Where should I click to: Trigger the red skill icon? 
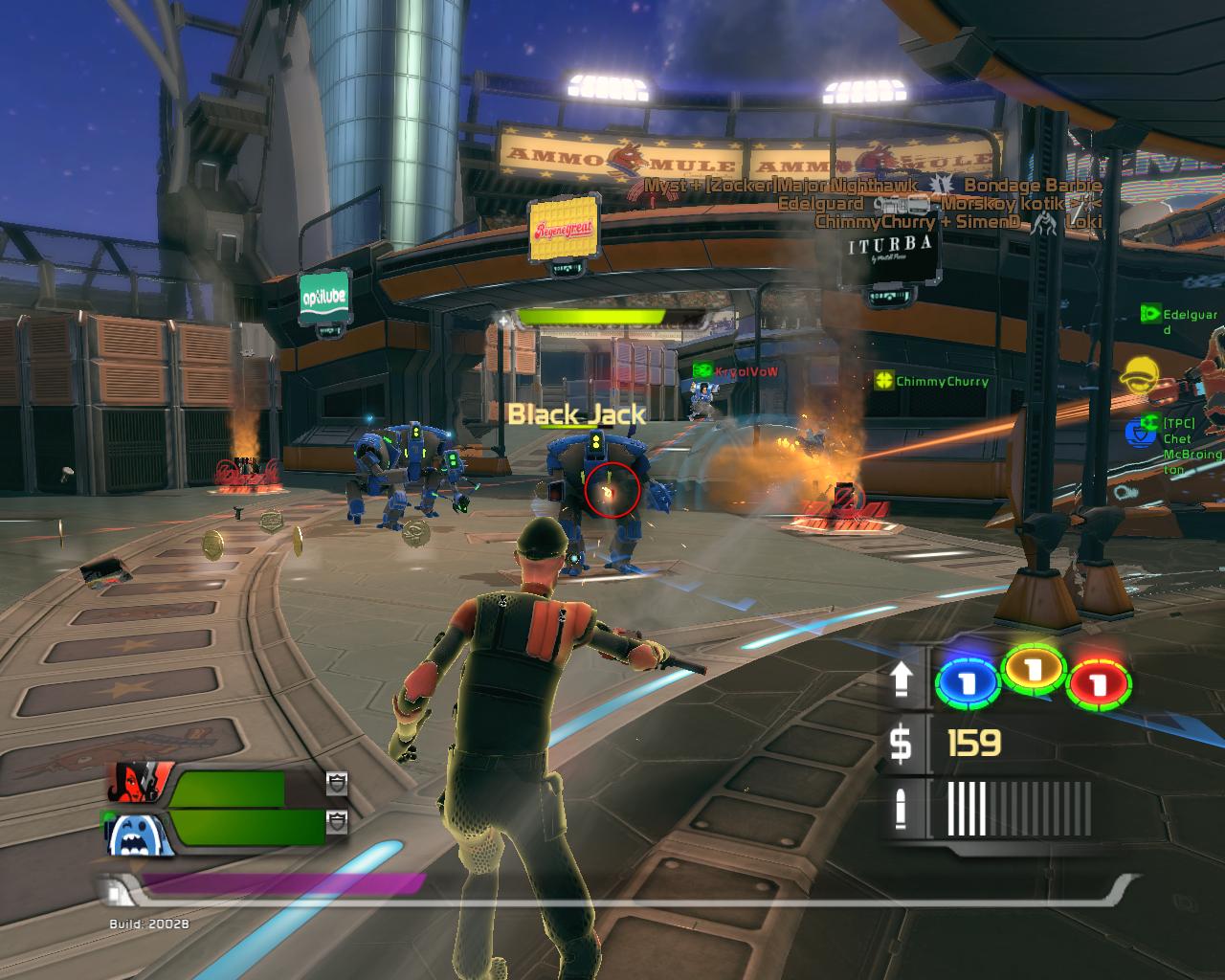pyautogui.click(x=1100, y=683)
